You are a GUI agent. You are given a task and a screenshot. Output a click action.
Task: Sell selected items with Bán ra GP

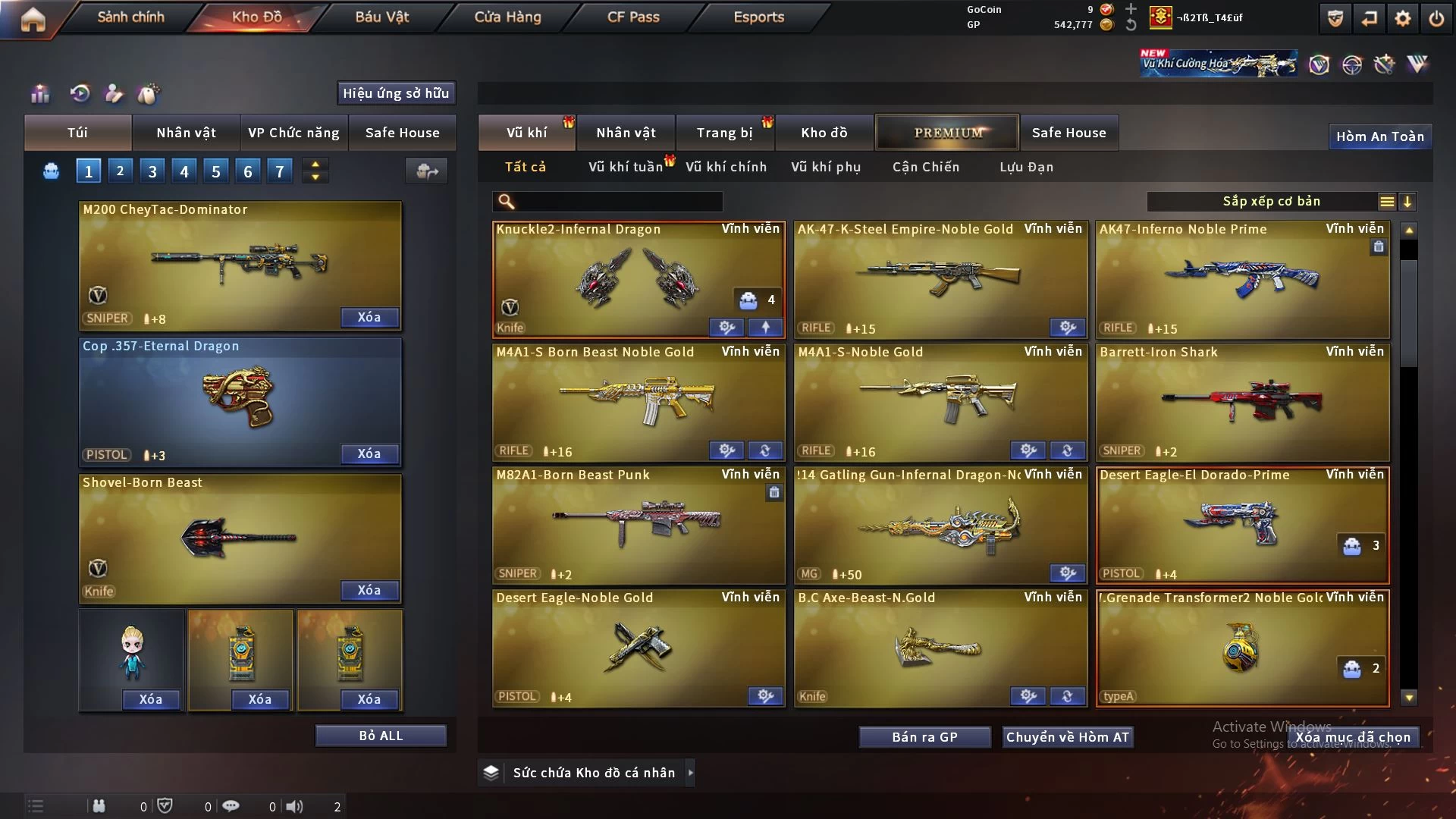coord(924,737)
